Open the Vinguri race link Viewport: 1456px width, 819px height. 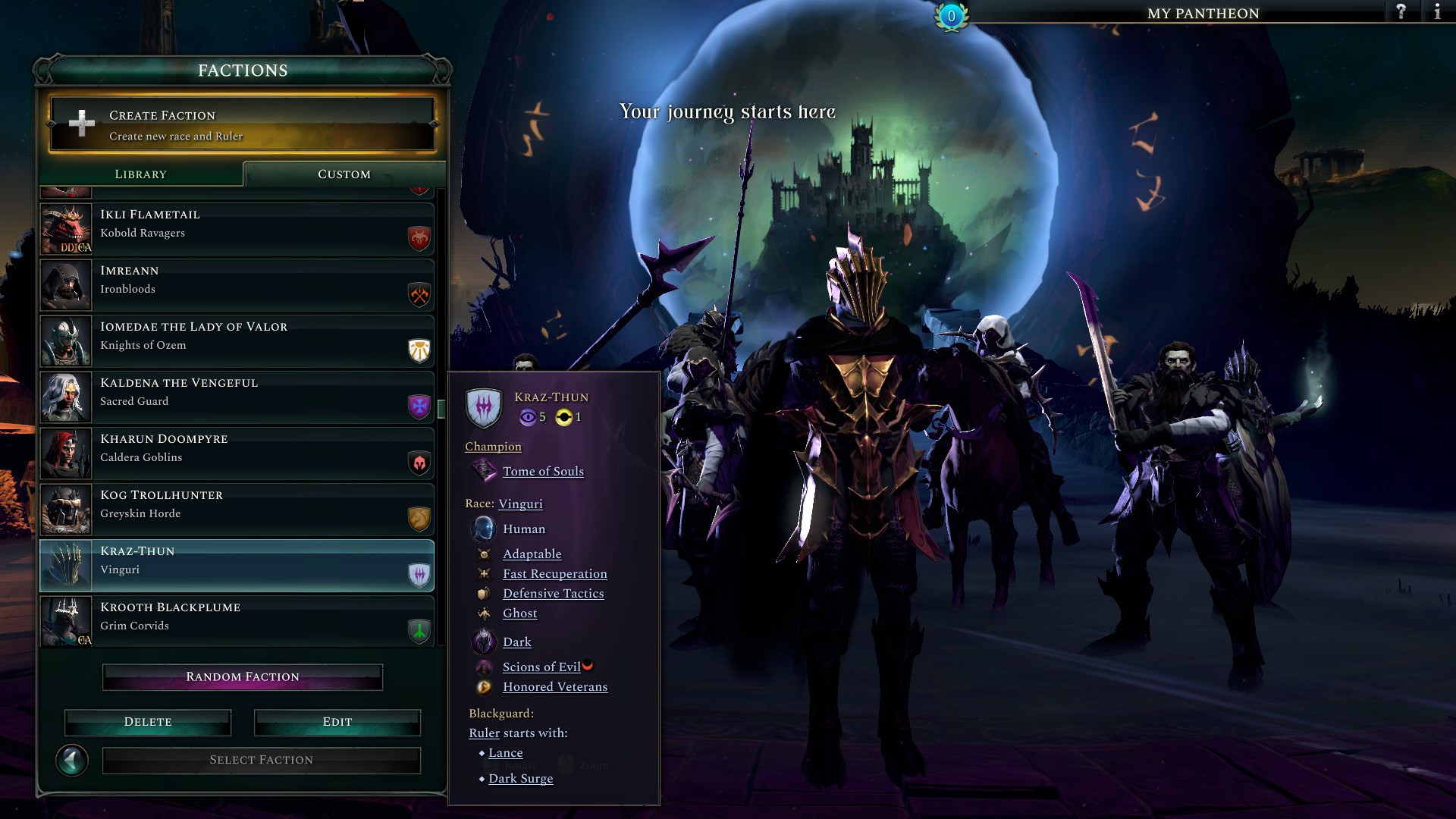pos(522,504)
